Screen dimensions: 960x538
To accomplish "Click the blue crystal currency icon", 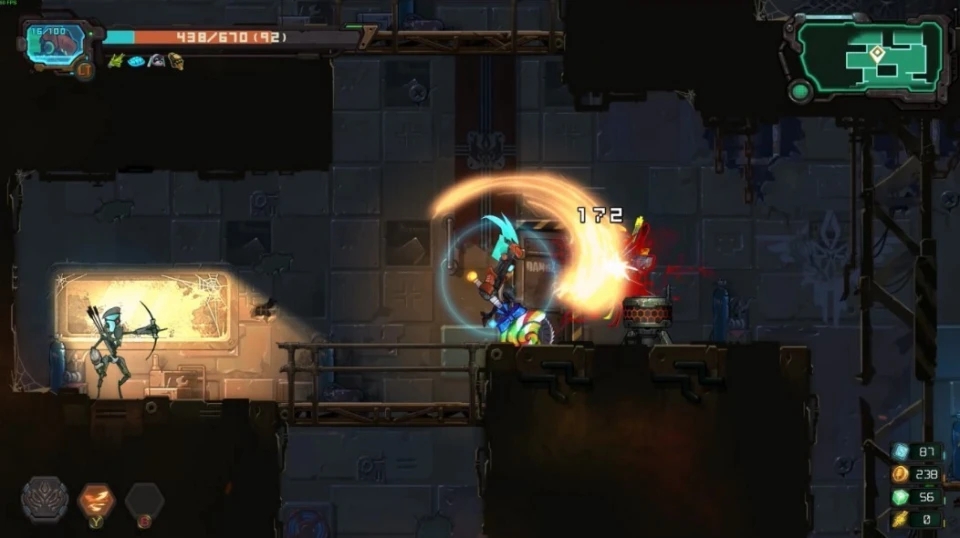I will pyautogui.click(x=900, y=452).
